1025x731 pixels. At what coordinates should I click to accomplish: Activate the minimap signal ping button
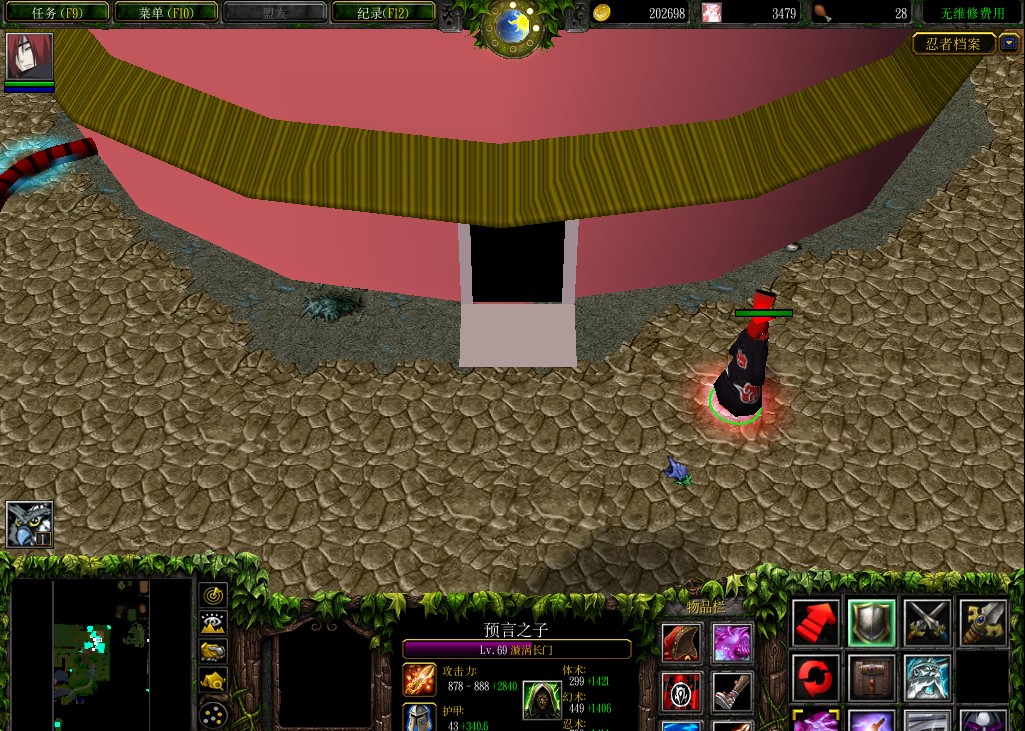coord(214,595)
